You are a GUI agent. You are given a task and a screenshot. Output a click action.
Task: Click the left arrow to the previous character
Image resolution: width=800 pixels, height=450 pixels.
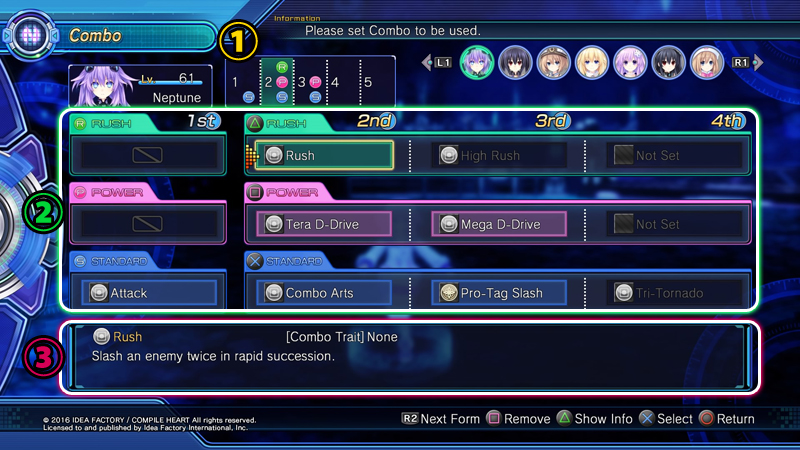point(426,62)
